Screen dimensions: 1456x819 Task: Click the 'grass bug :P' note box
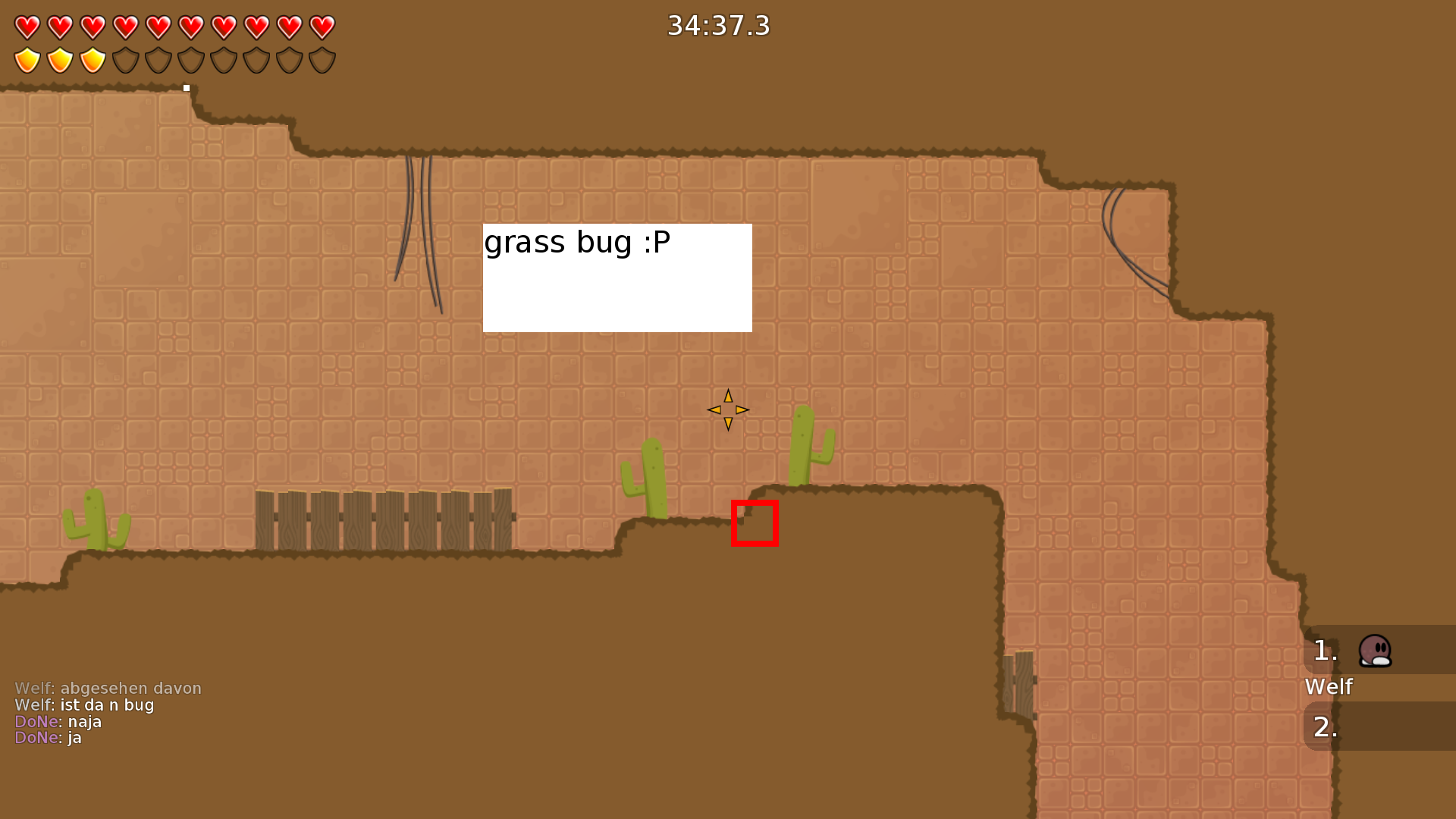[617, 277]
